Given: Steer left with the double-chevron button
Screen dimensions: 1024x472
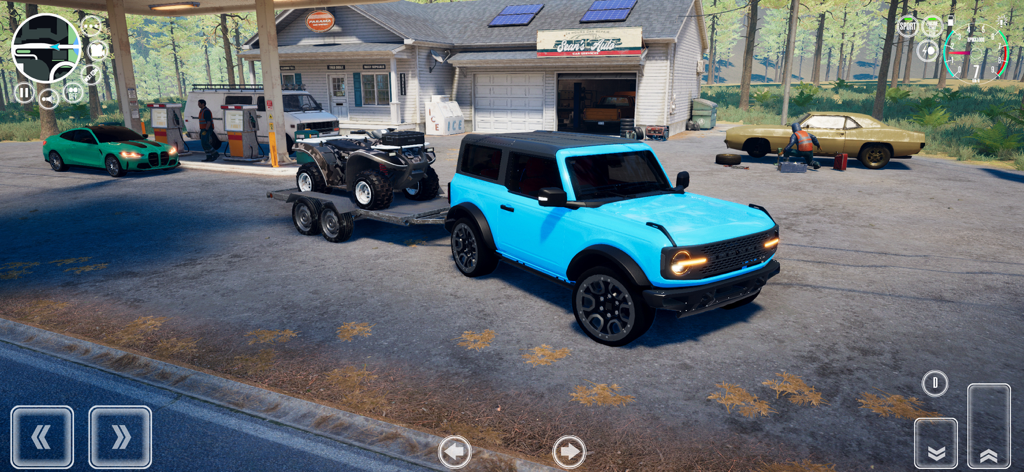Looking at the screenshot, I should (x=42, y=437).
